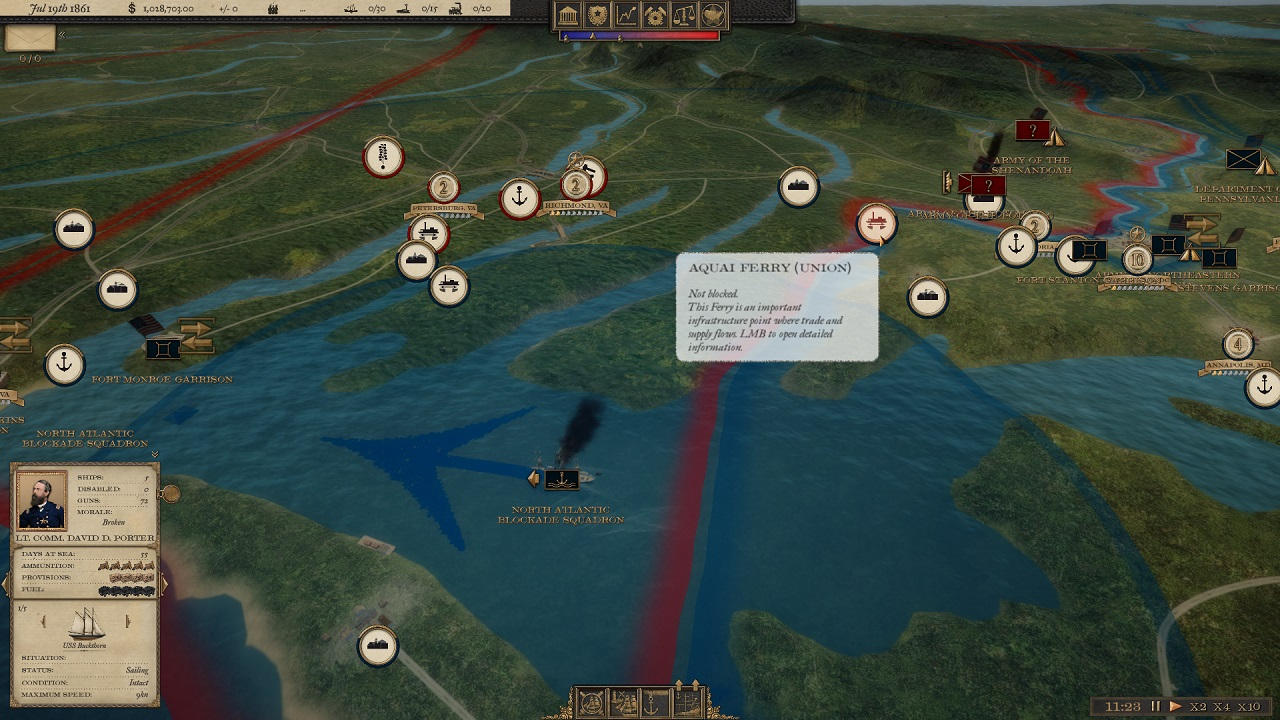Show previous ship before USS Buckthorn
The width and height of the screenshot is (1280, 720).
pyautogui.click(x=44, y=622)
